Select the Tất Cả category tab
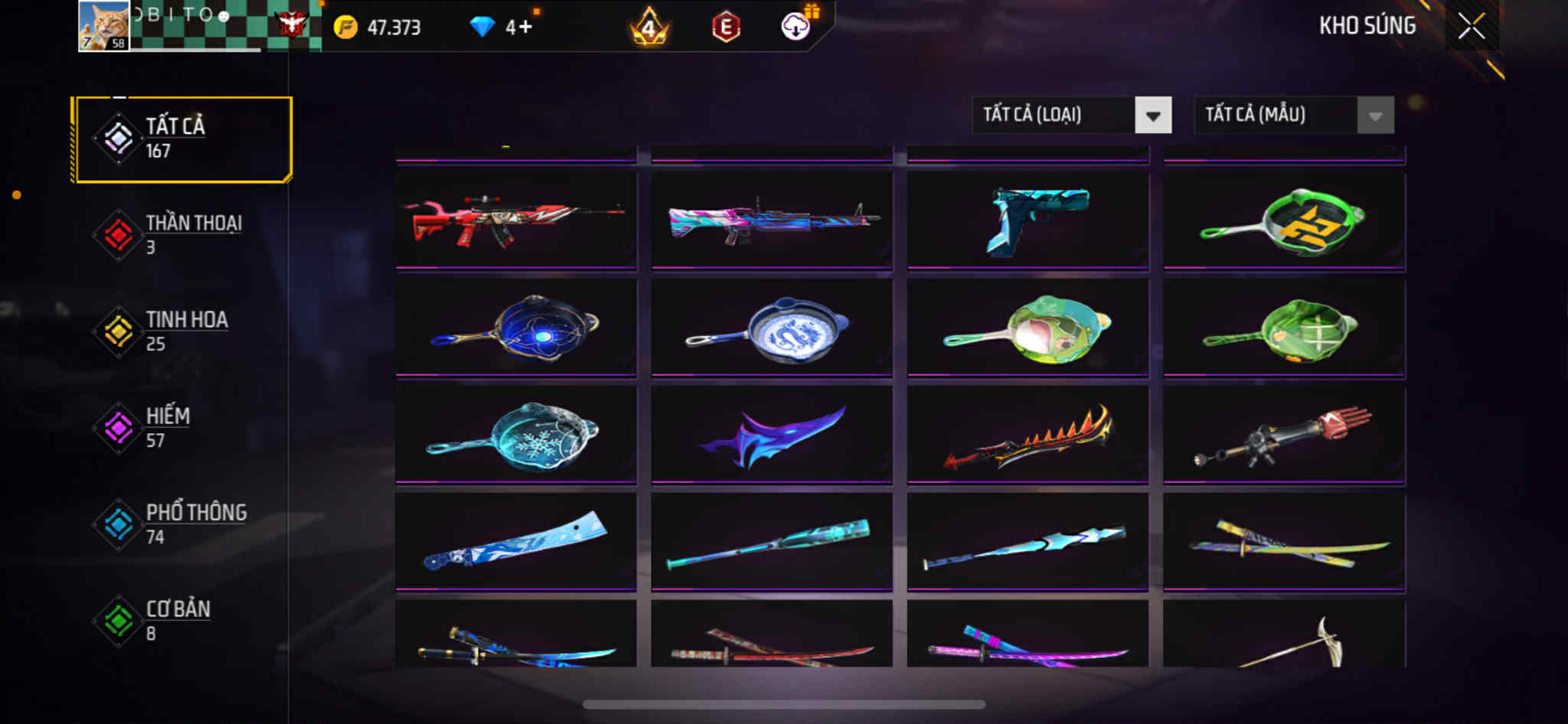This screenshot has height=724, width=1568. (x=182, y=139)
